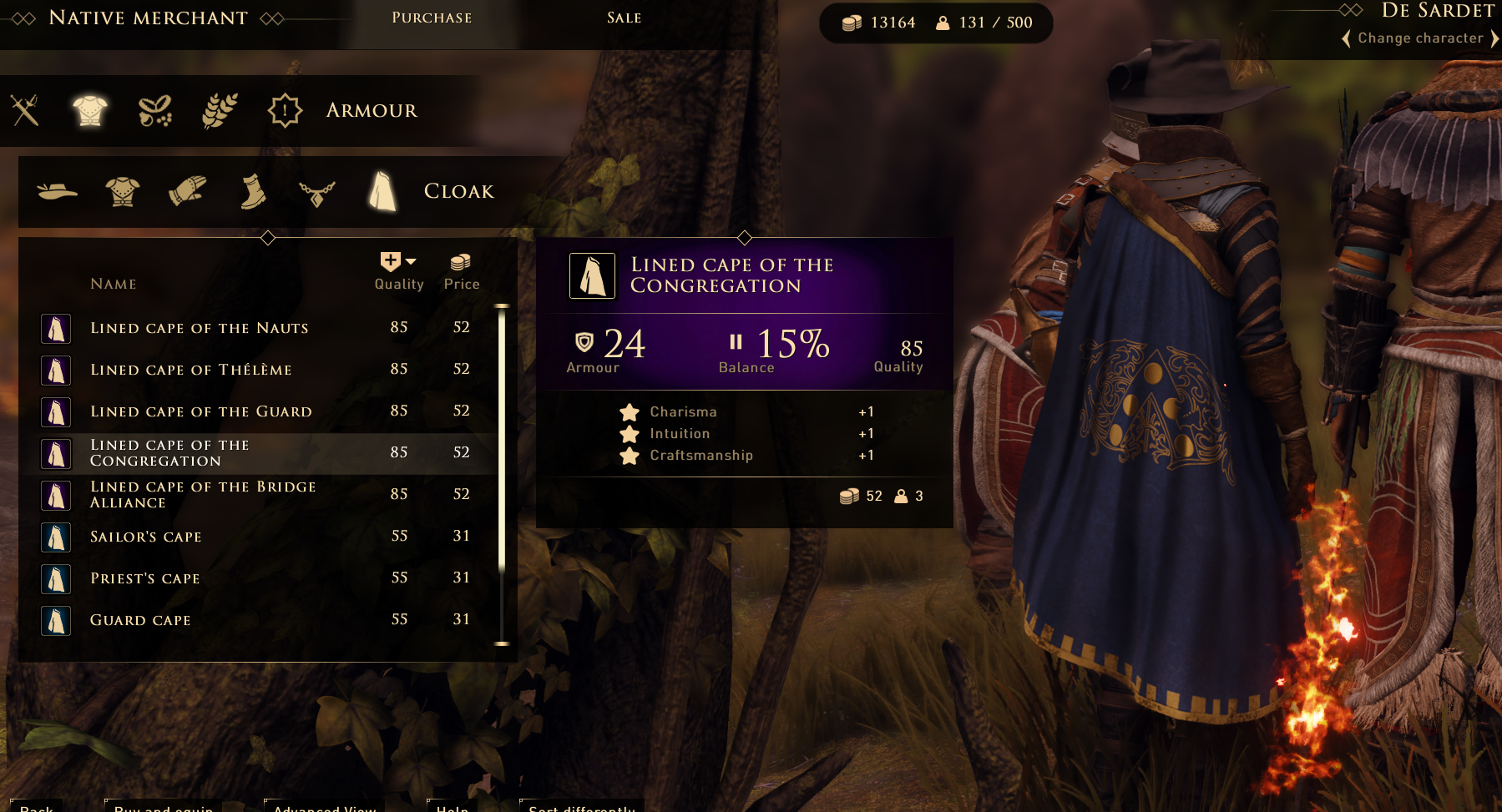Show the boots subcategory
1502x812 pixels.
click(x=252, y=191)
